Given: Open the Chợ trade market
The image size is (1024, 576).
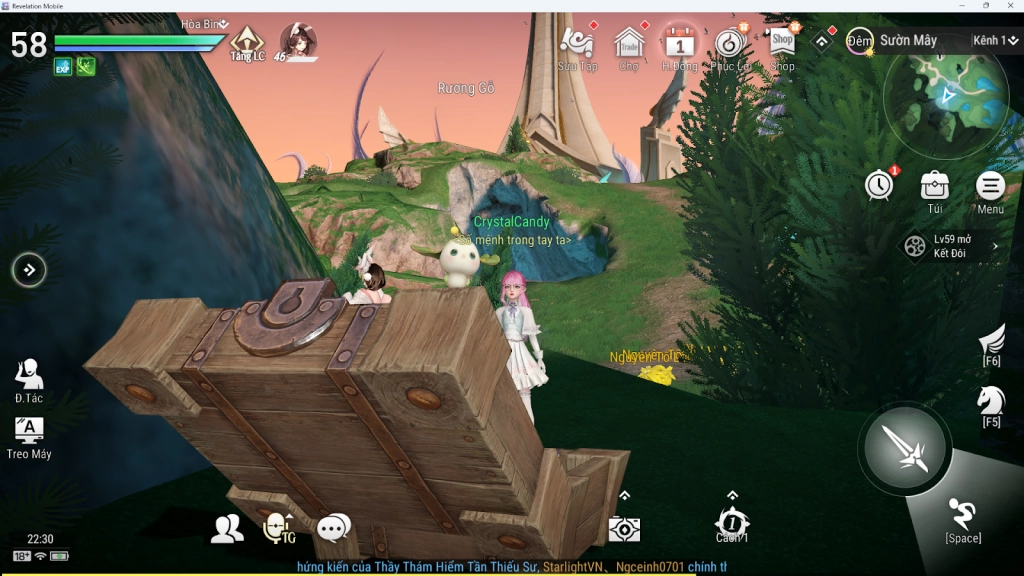Looking at the screenshot, I should point(629,45).
